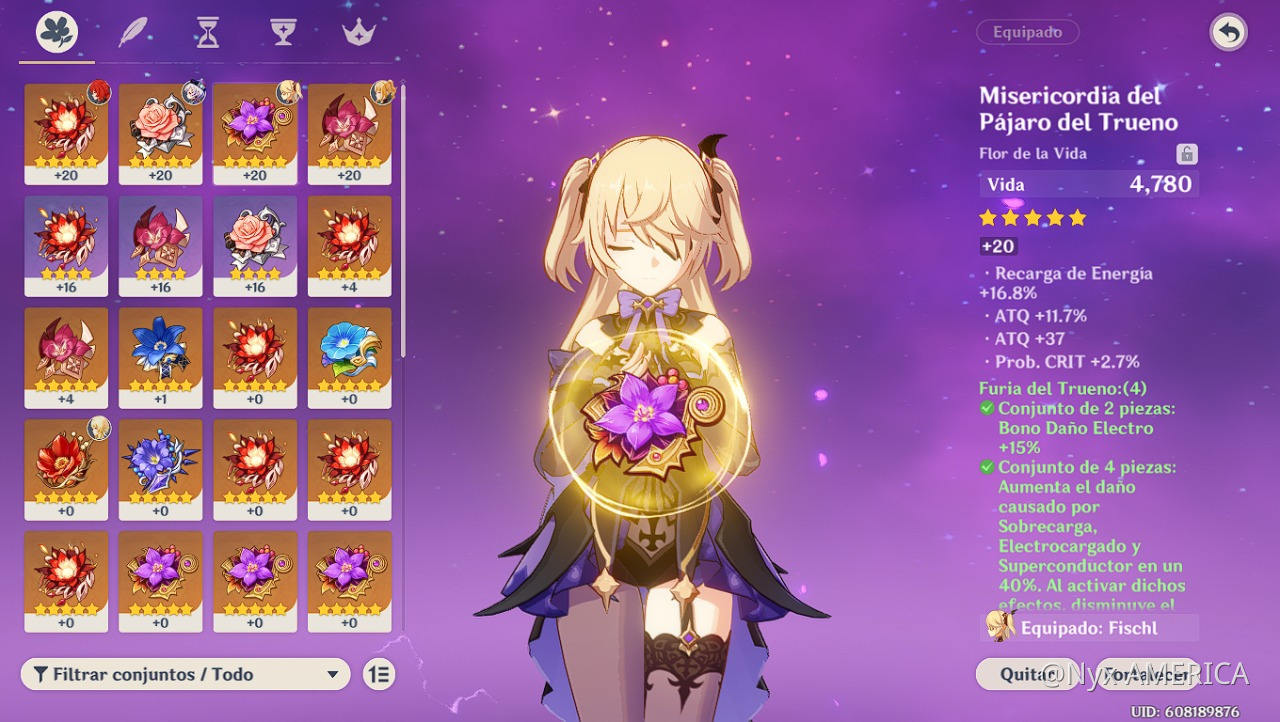The width and height of the screenshot is (1280, 722).
Task: Switch to the feather artifact tab
Action: pyautogui.click(x=133, y=33)
